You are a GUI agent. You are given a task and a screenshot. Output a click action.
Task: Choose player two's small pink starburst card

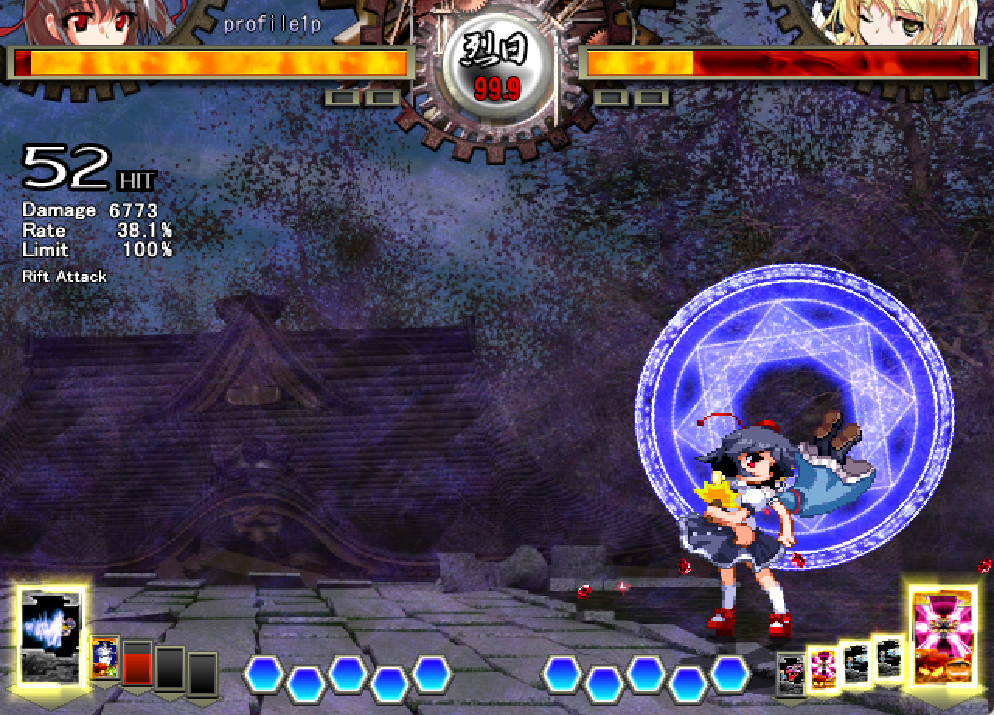coord(823,668)
